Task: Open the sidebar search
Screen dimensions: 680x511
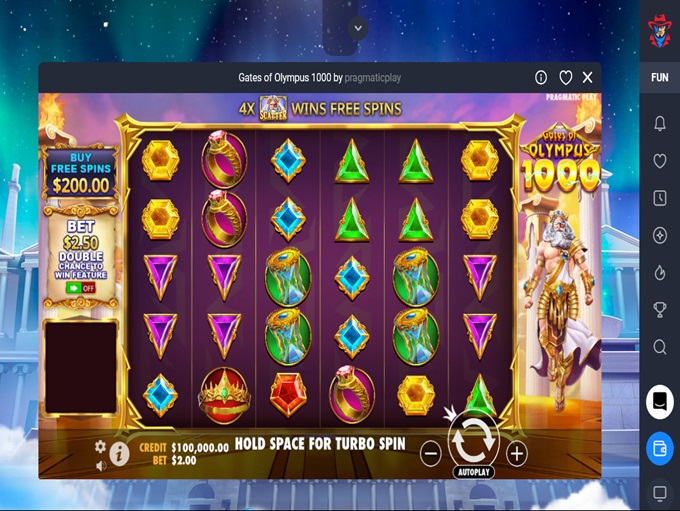Action: (660, 347)
